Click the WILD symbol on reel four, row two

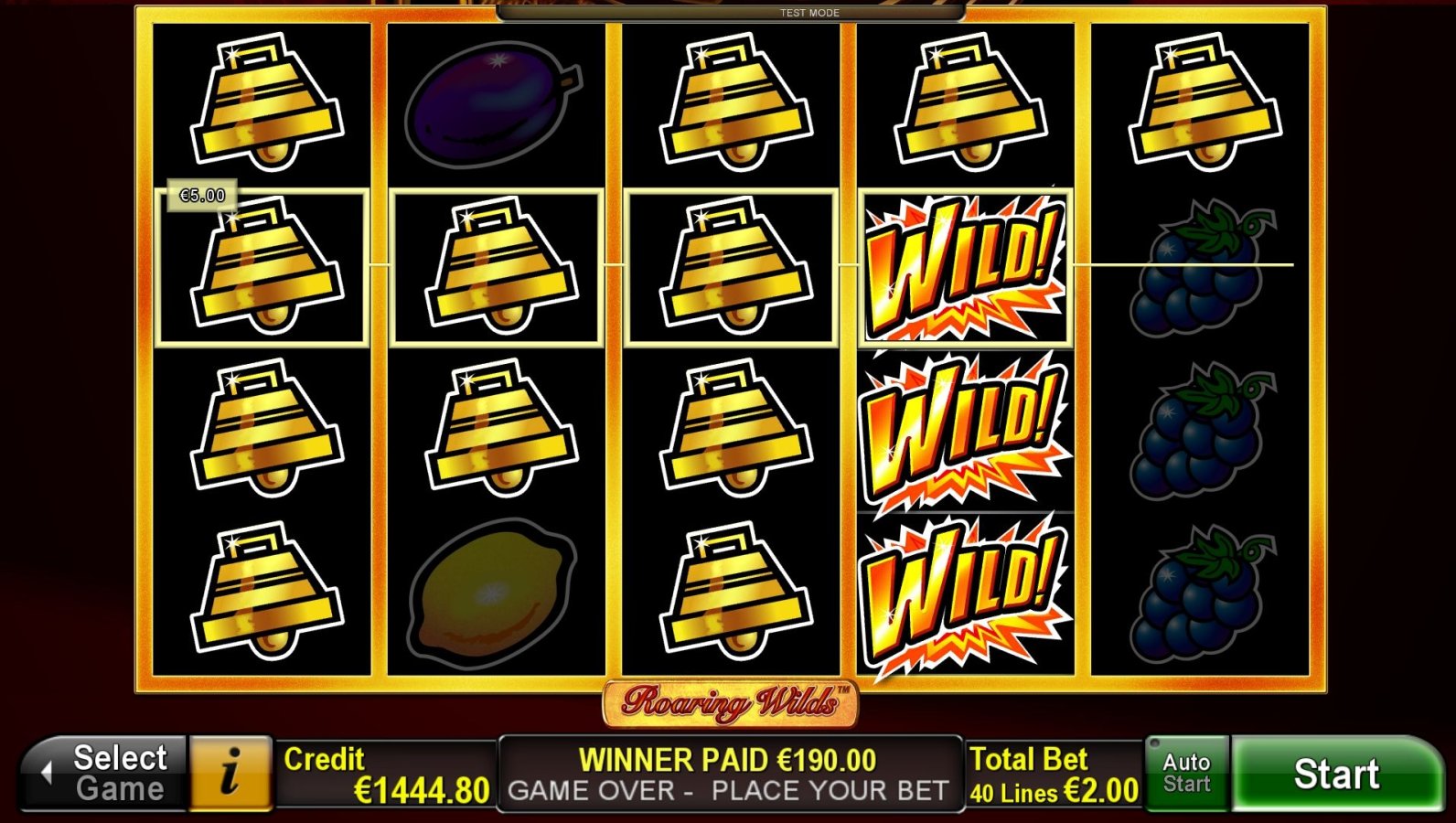965,267
